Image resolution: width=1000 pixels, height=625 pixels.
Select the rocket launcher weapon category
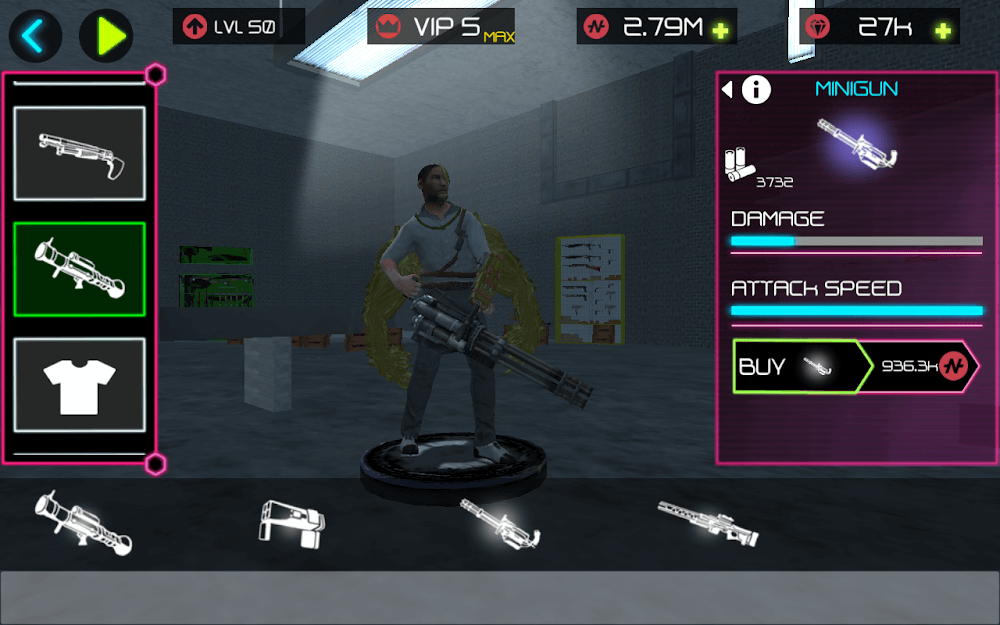click(79, 269)
